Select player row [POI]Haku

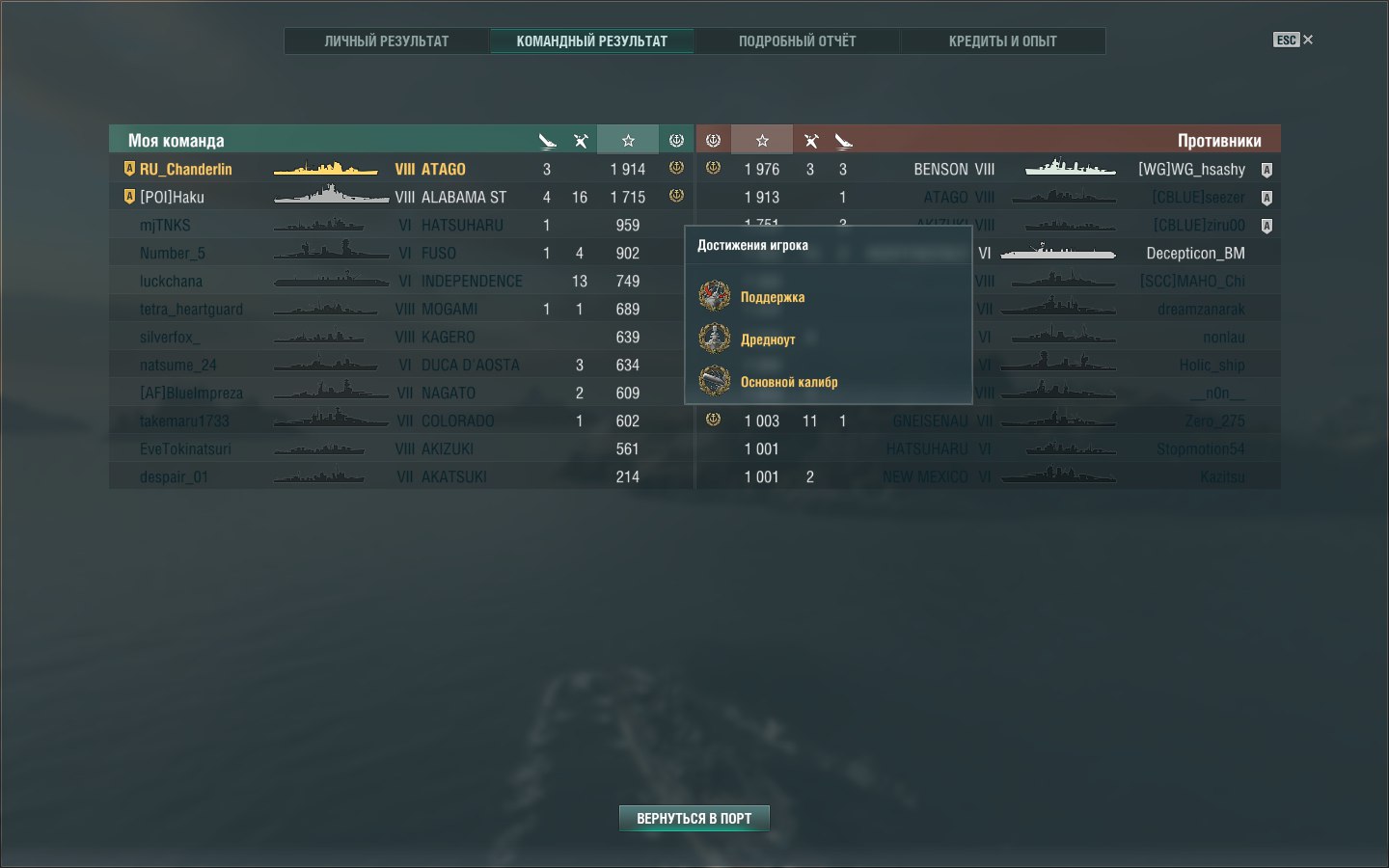173,197
